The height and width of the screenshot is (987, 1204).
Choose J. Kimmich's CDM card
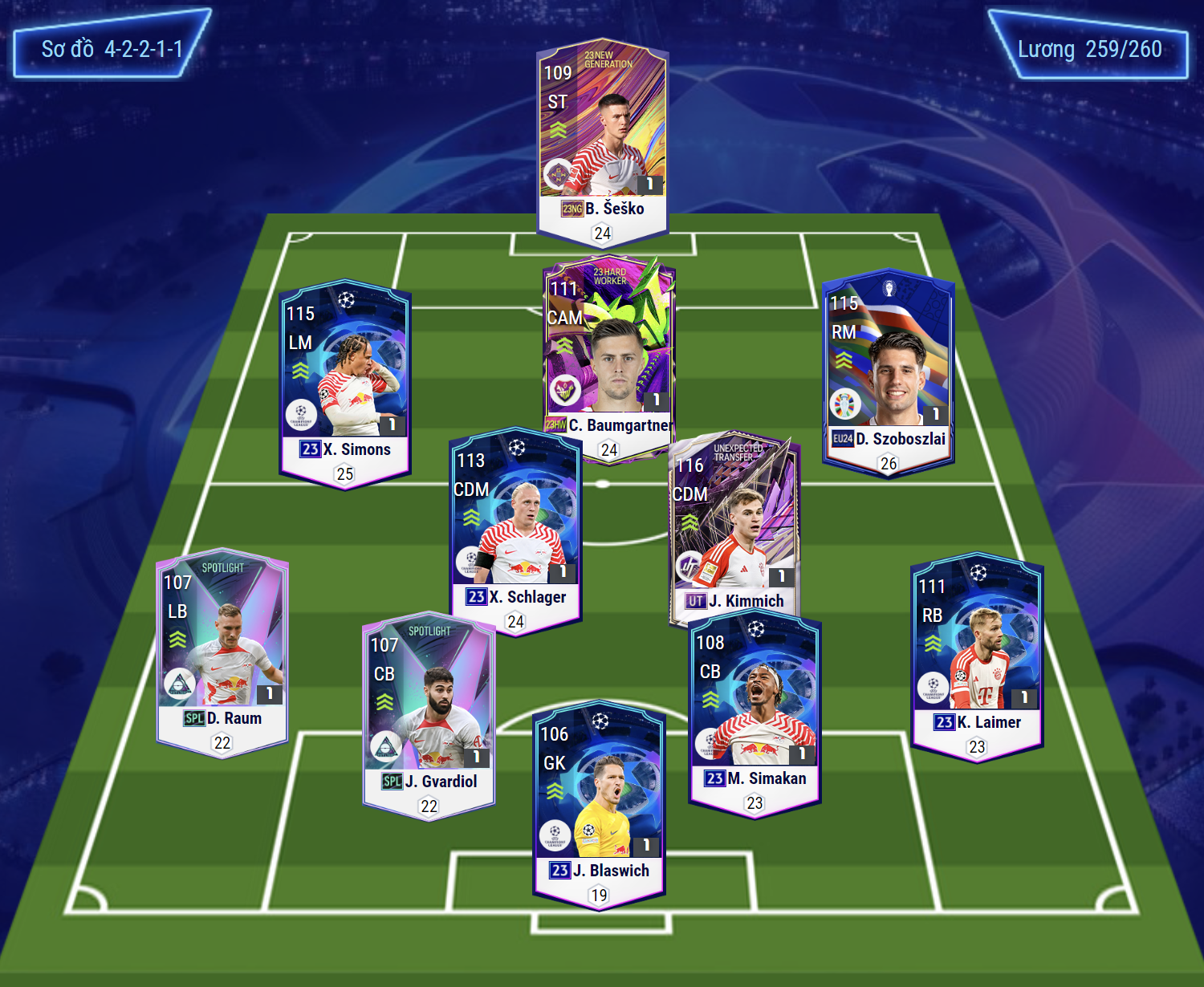734,526
